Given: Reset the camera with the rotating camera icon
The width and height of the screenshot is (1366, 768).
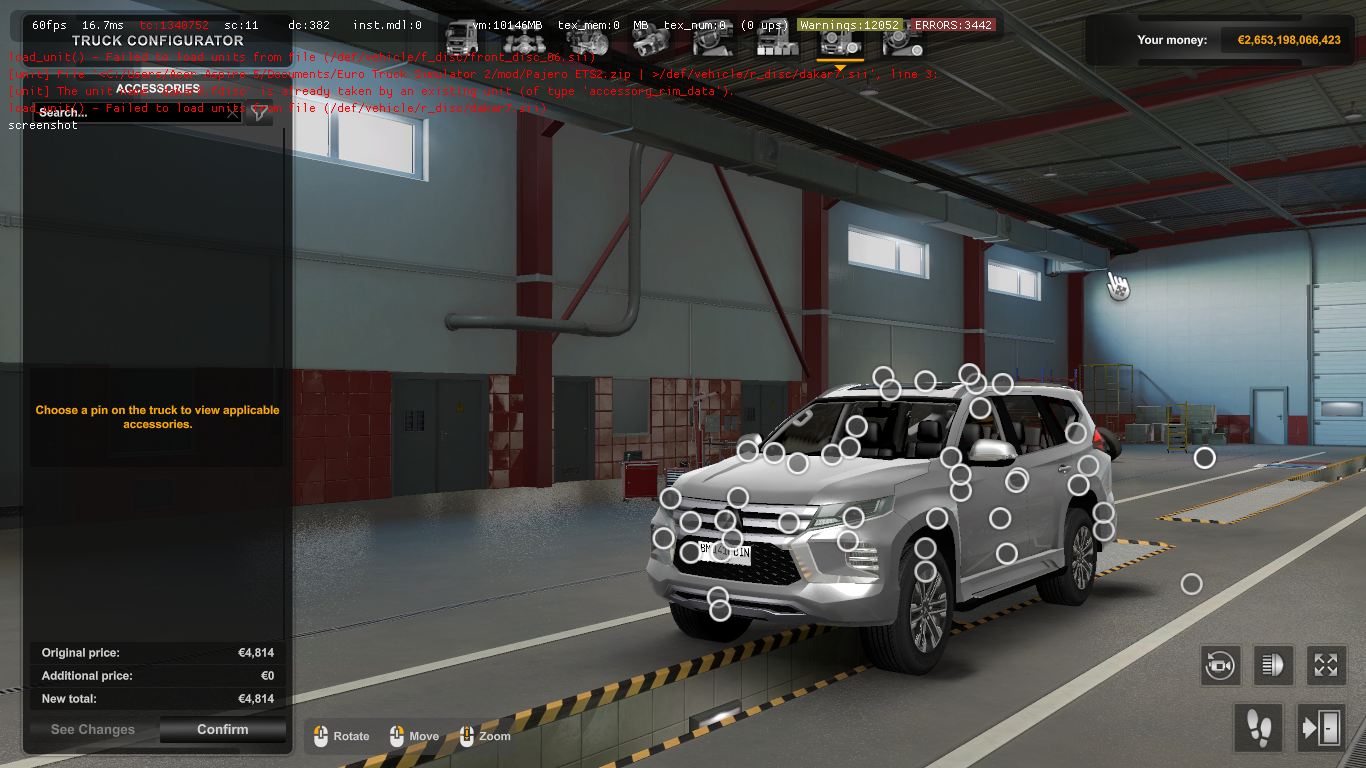Looking at the screenshot, I should click(1219, 665).
